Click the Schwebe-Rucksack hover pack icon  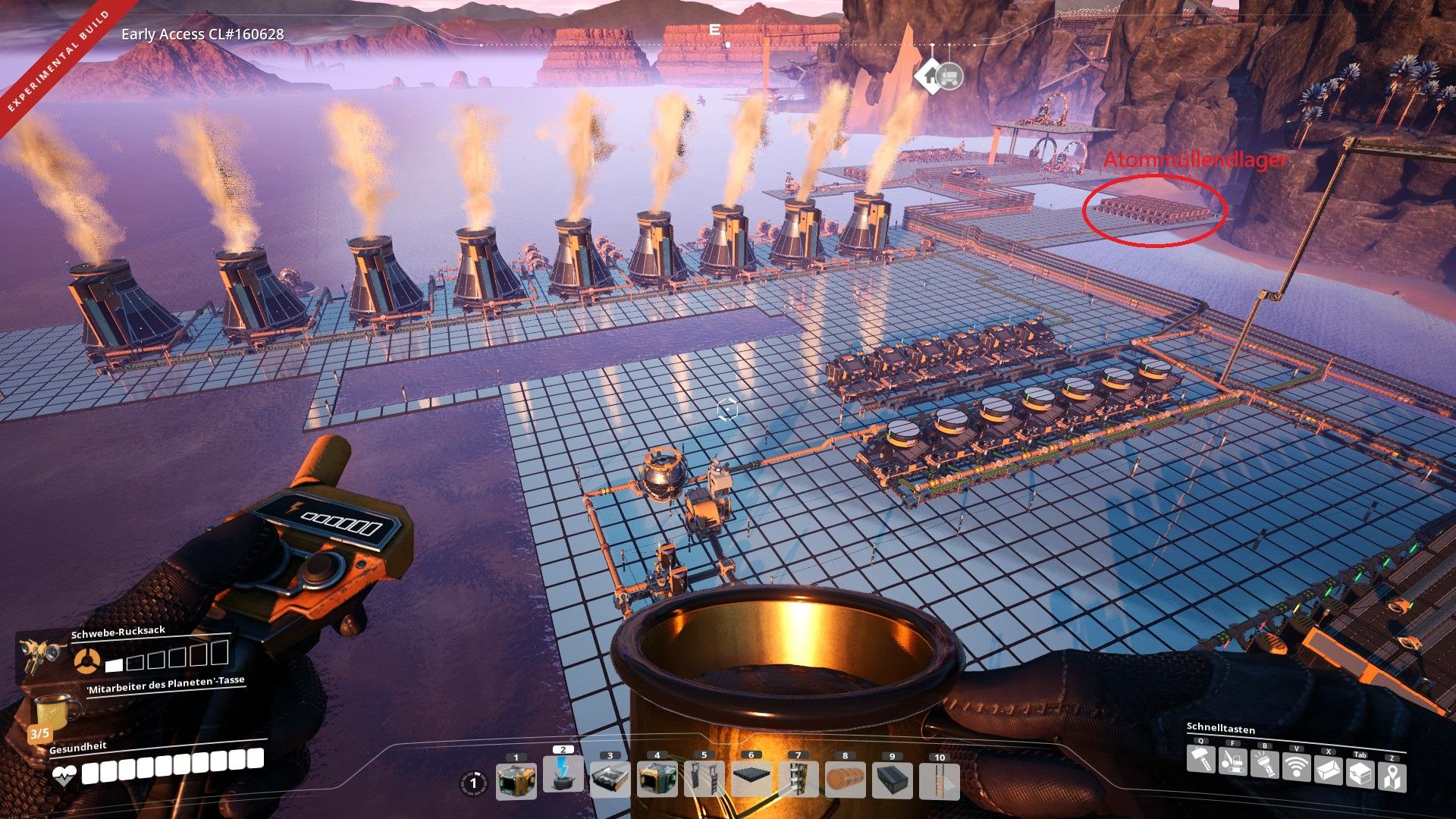pyautogui.click(x=39, y=651)
